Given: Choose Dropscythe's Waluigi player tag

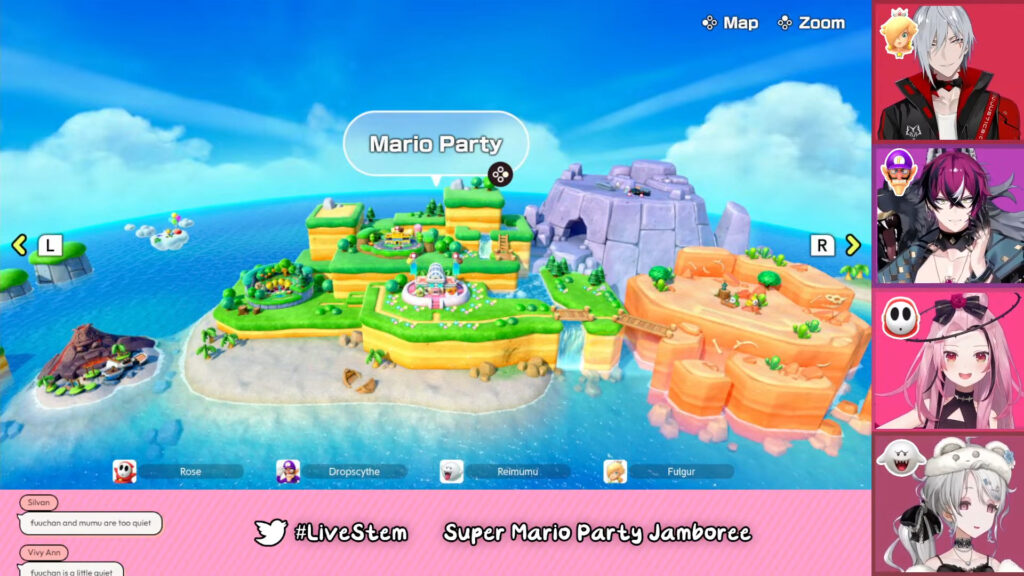Looking at the screenshot, I should (341, 471).
